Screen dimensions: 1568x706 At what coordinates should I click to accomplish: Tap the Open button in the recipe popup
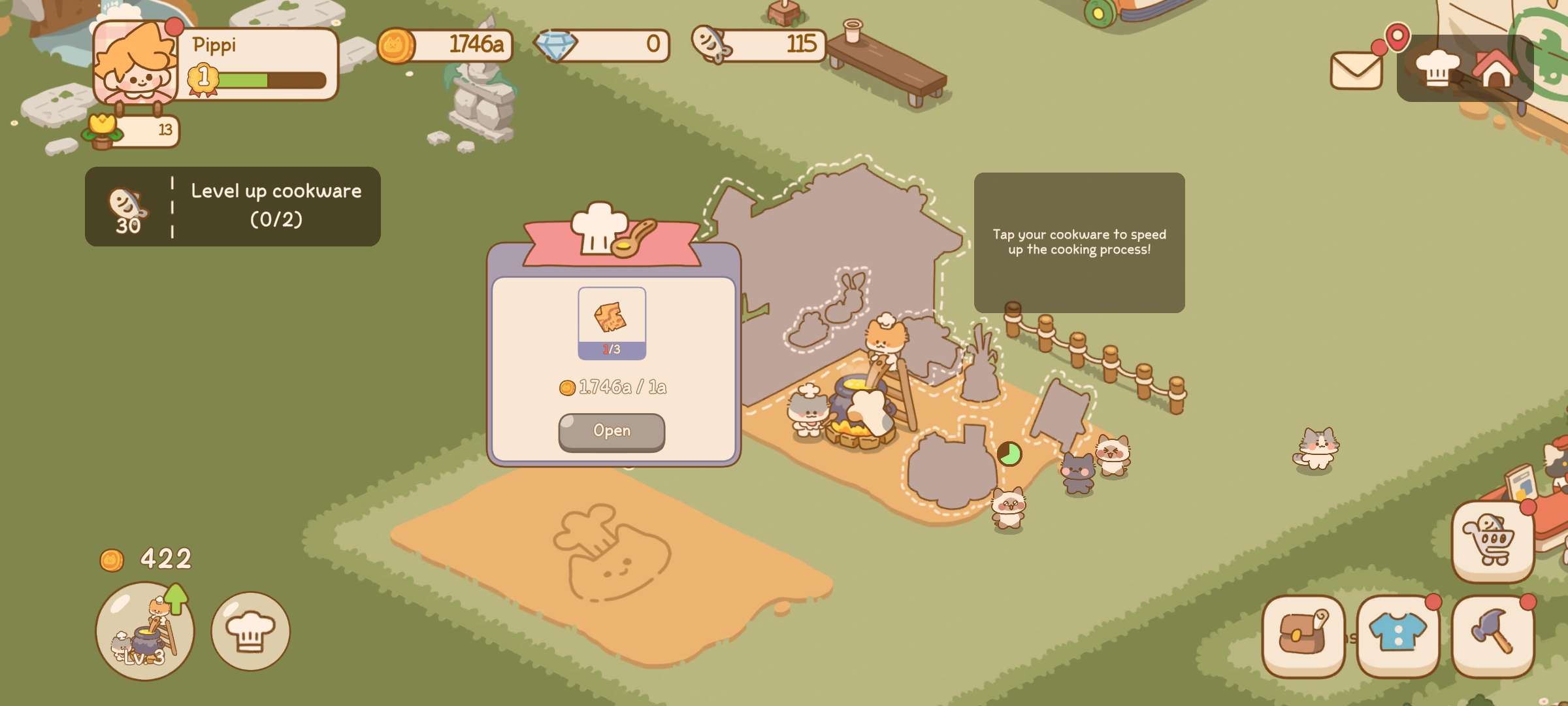(612, 431)
